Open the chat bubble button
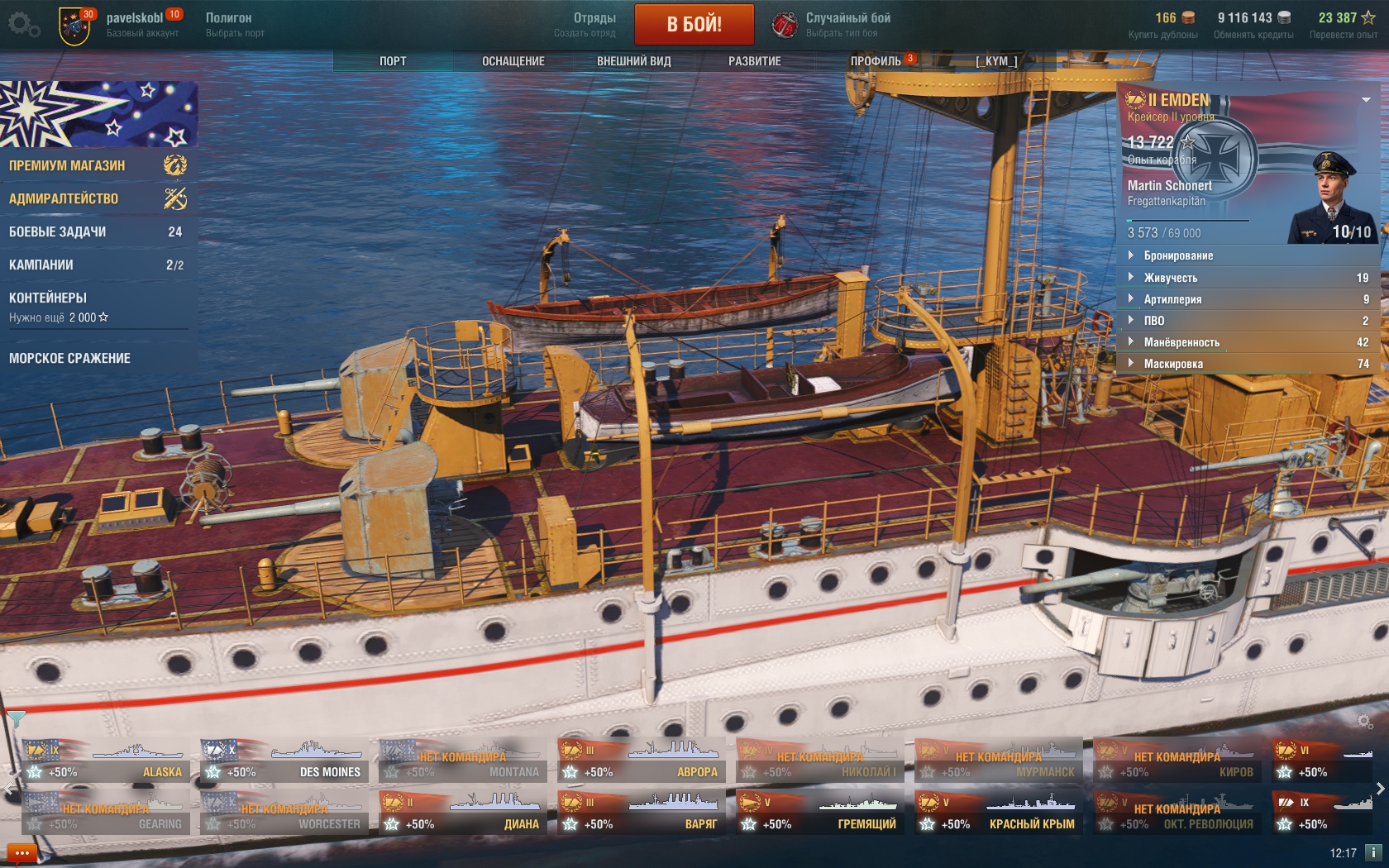Viewport: 1389px width, 868px height. coord(21,853)
